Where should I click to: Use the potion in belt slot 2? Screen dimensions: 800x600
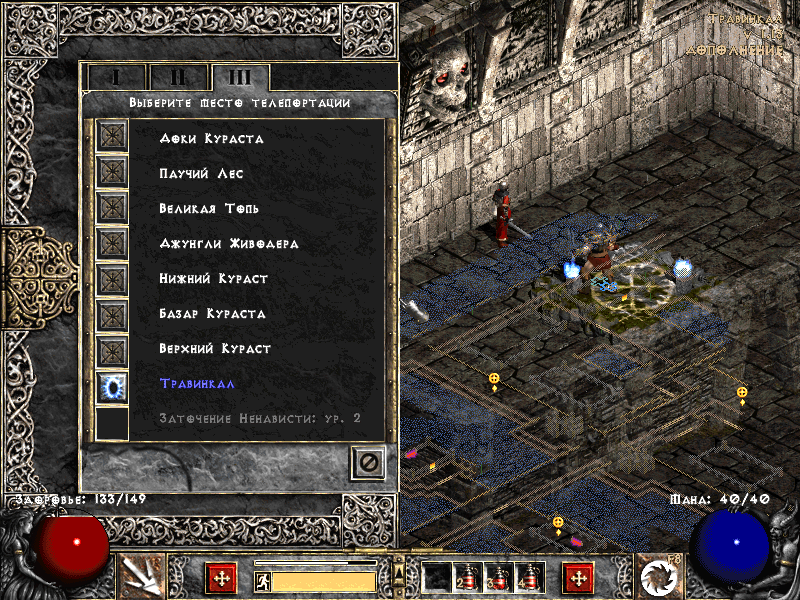click(x=468, y=578)
